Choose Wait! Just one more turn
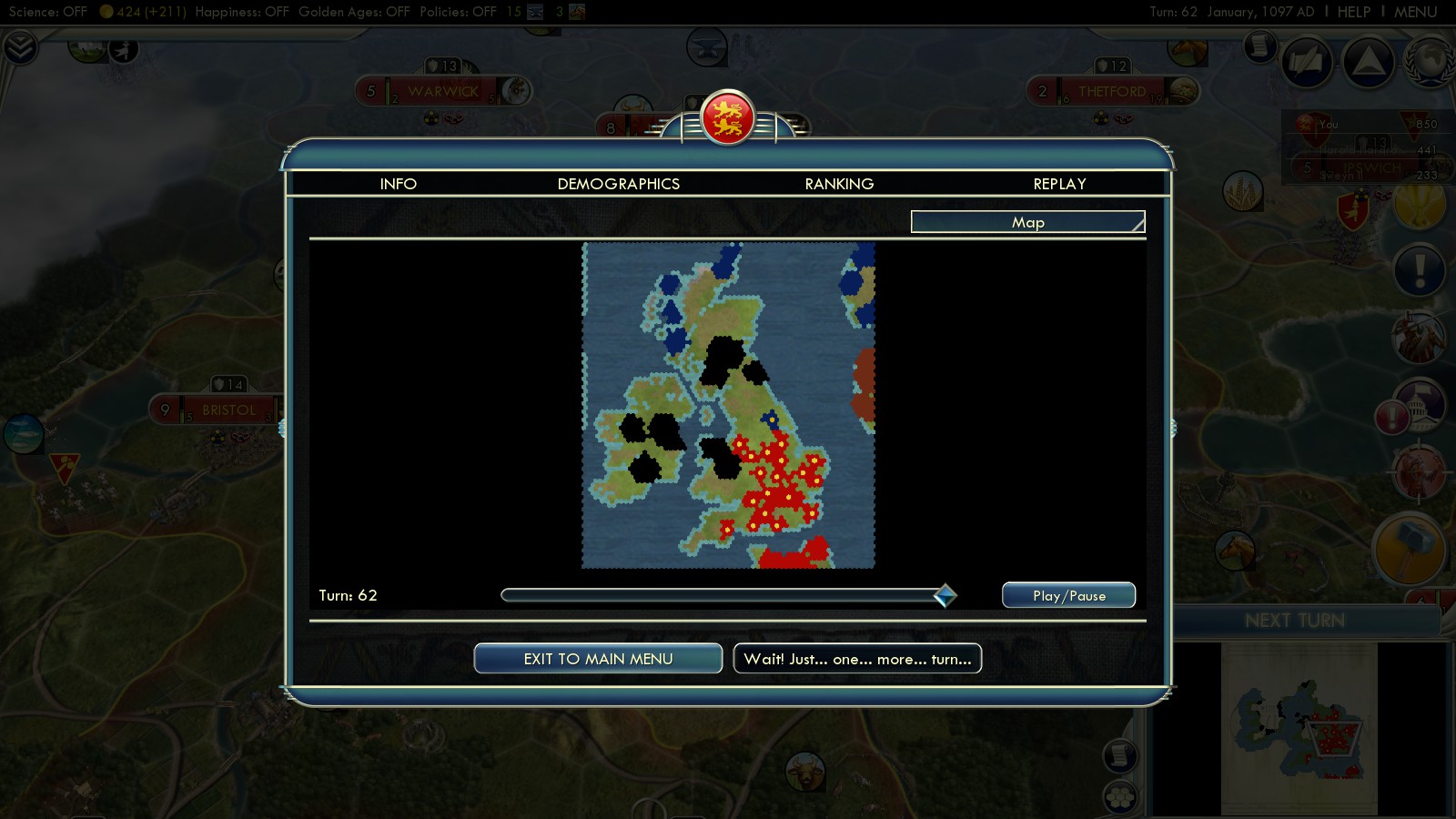This screenshot has height=819, width=1456. (857, 659)
